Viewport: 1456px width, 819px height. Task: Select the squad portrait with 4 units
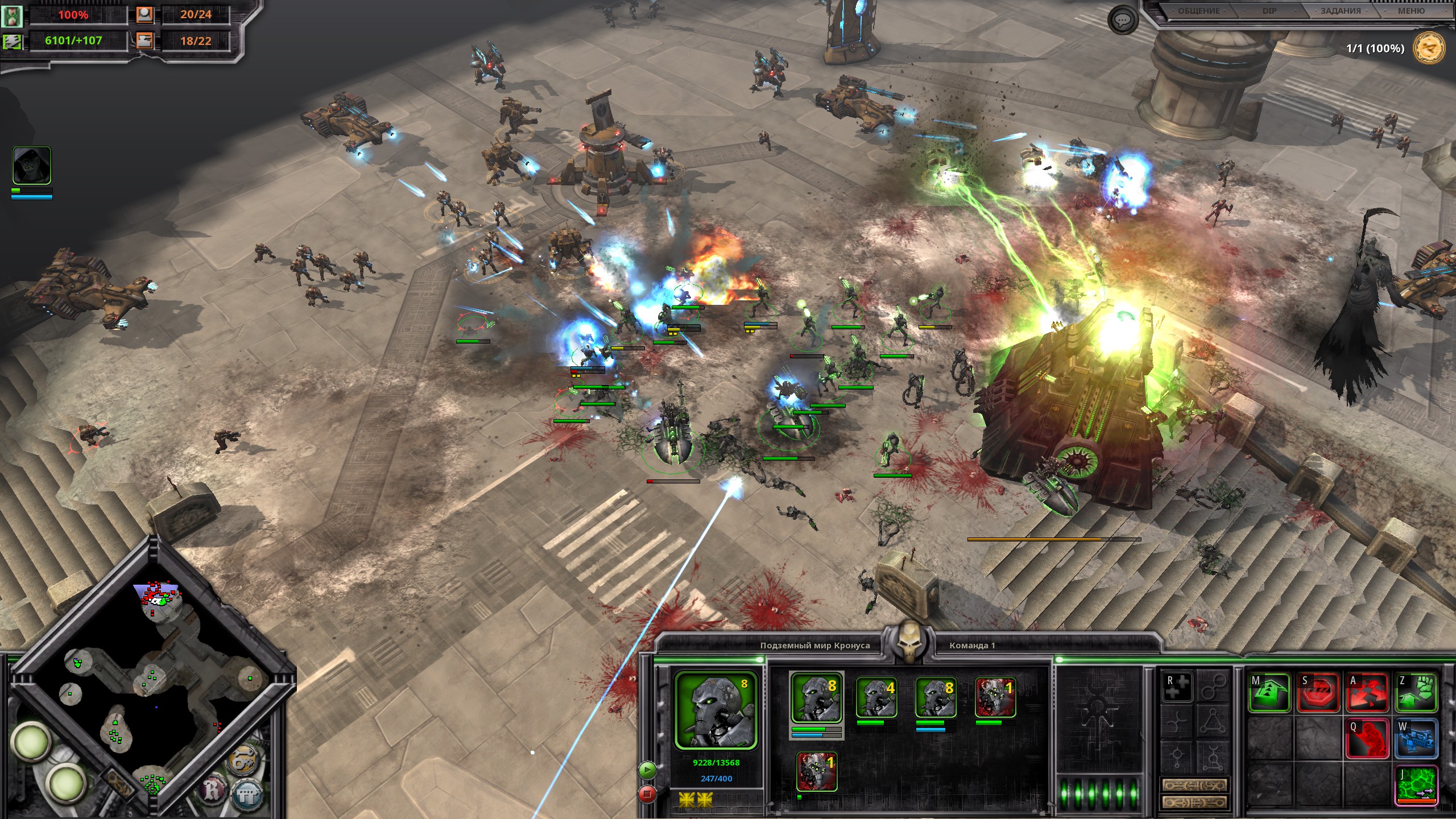tap(876, 697)
